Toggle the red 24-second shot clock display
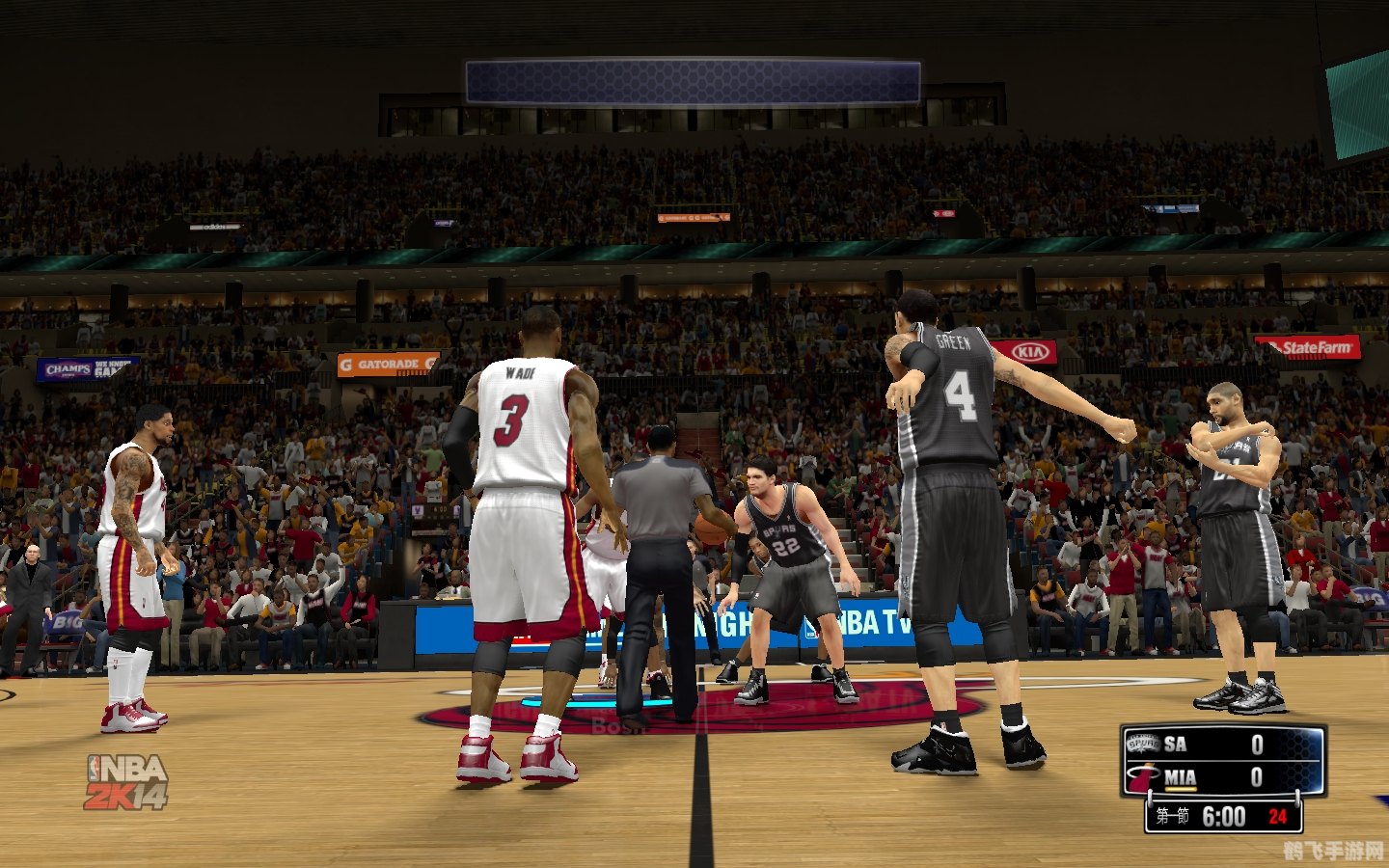 pyautogui.click(x=1280, y=816)
